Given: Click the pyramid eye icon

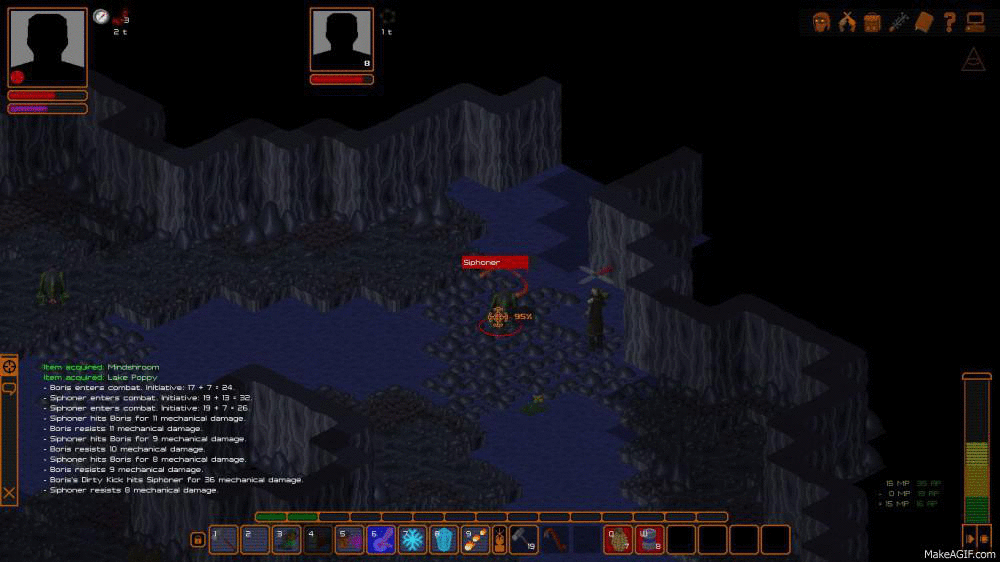Looking at the screenshot, I should pos(973,59).
